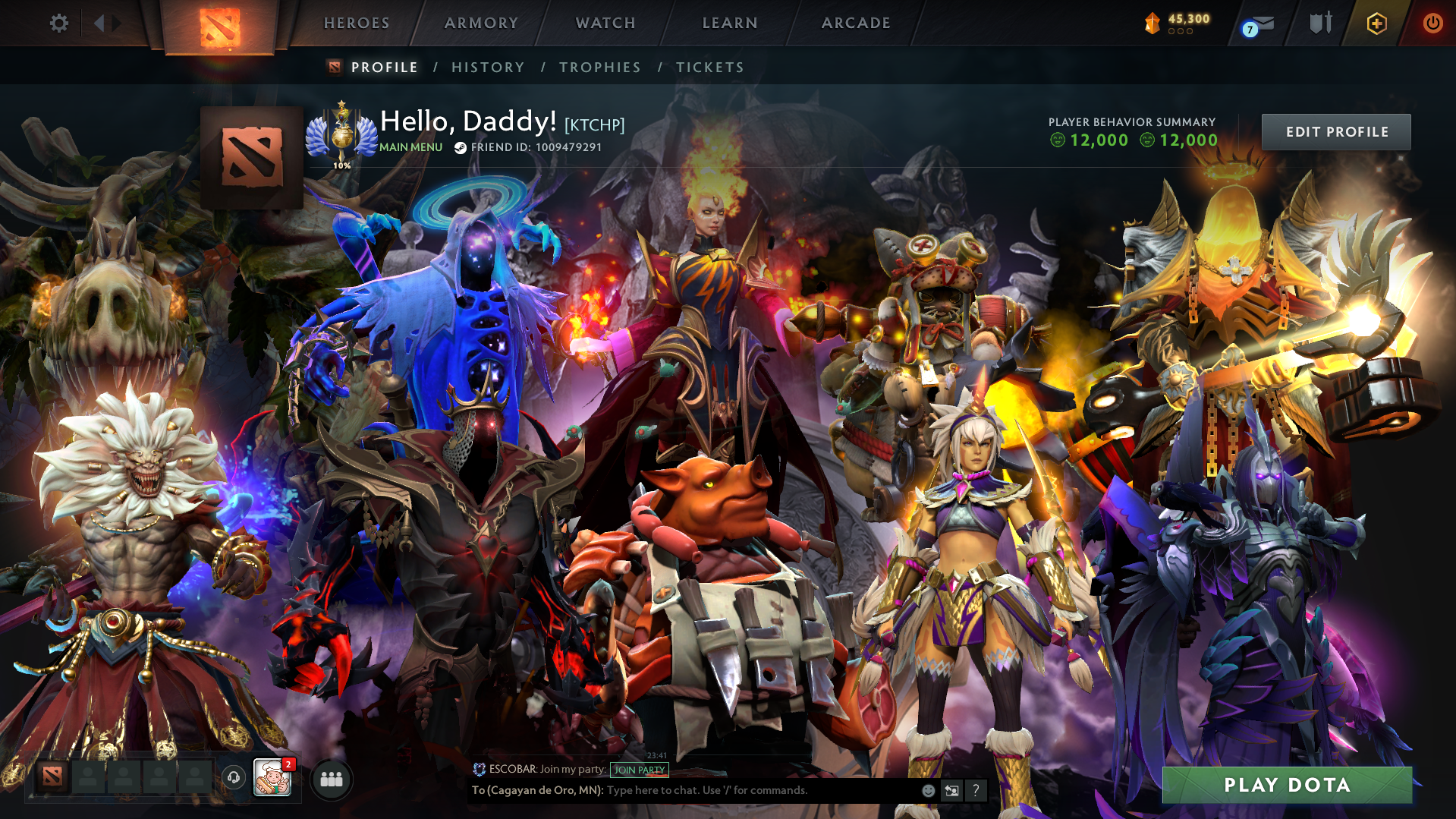Open friends list via the group icon

[330, 779]
